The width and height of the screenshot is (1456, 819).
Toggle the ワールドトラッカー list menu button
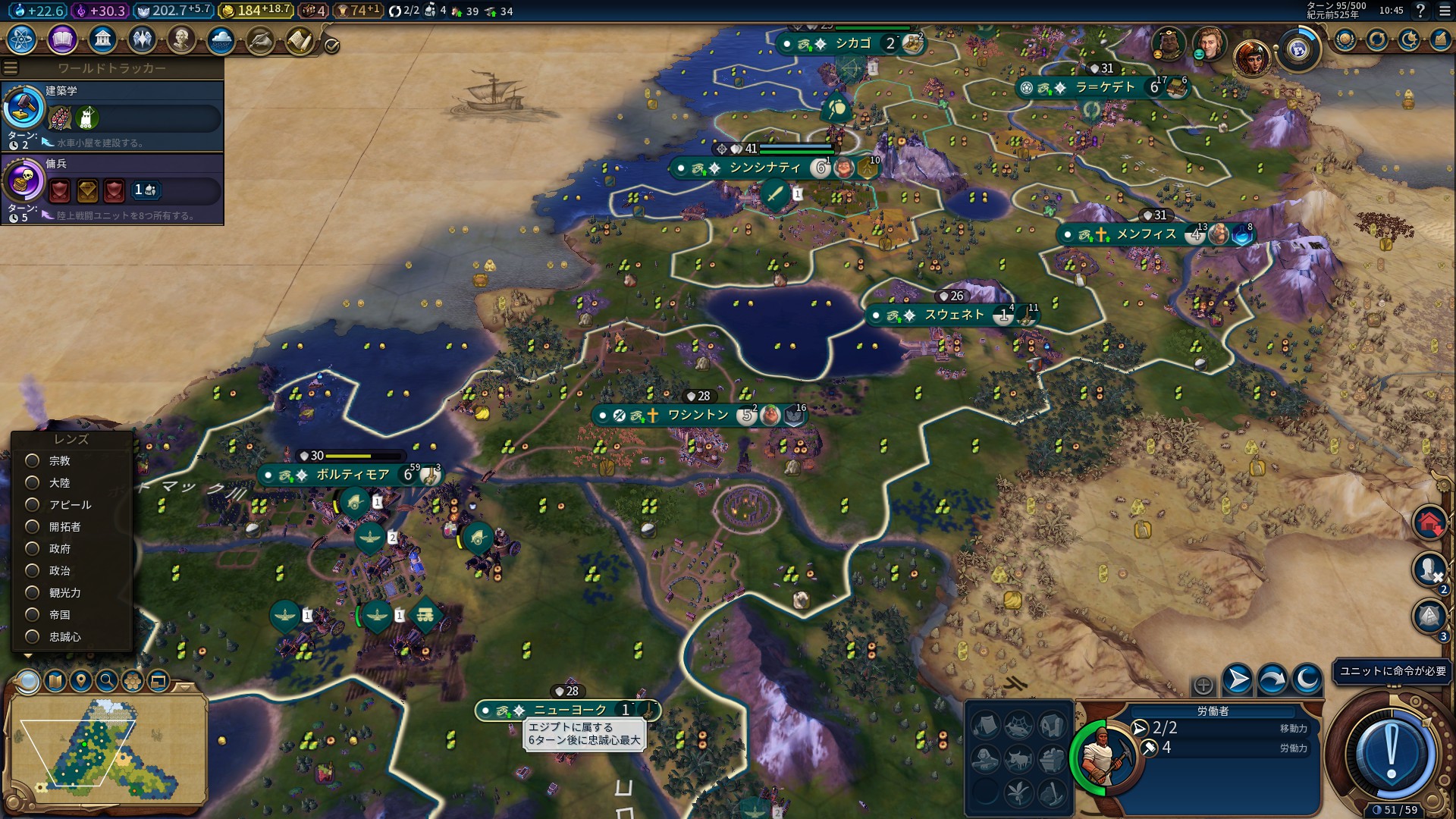(x=11, y=68)
